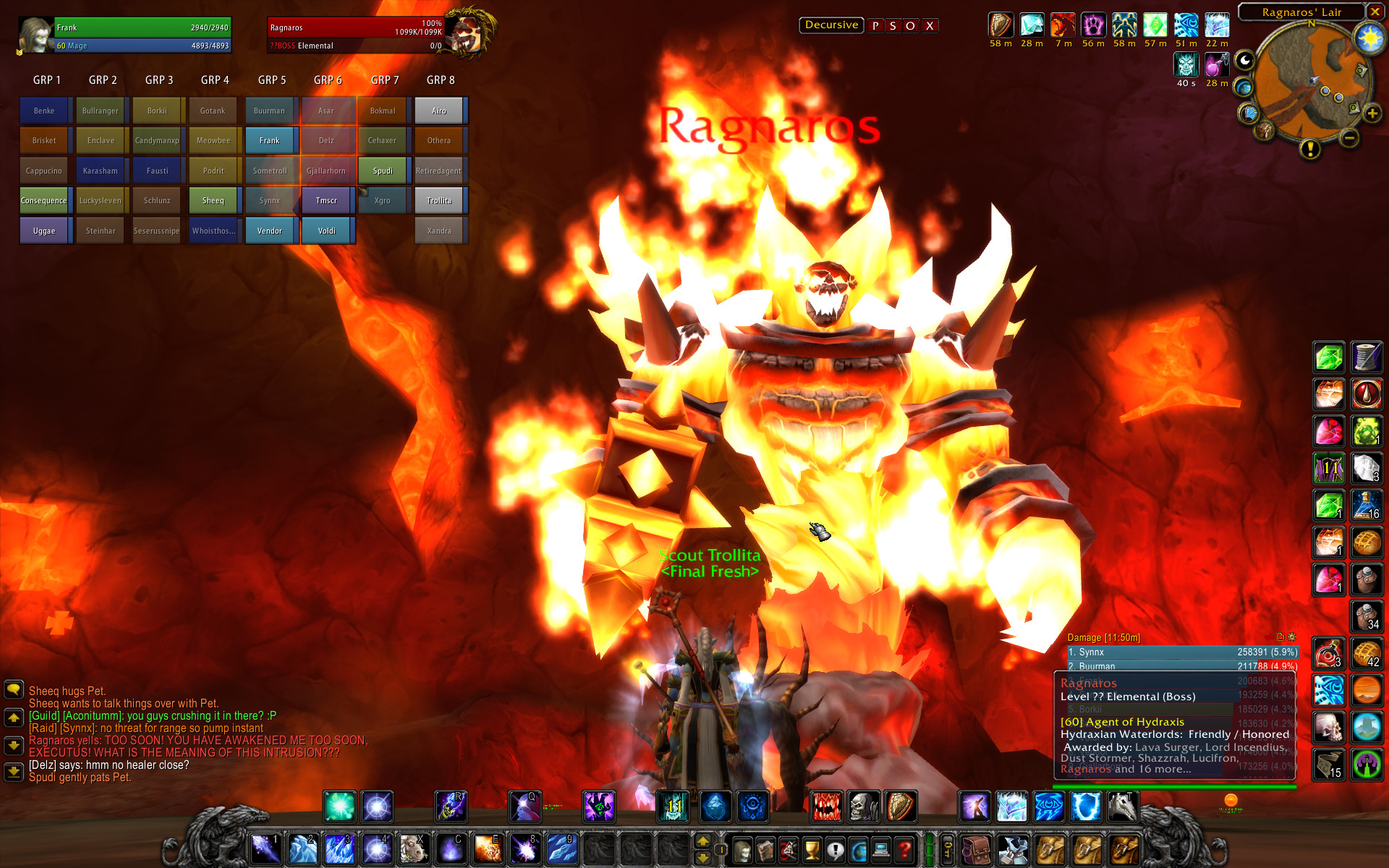Screen dimensions: 1389x868
Task: Open the character info micro button
Action: pos(742,850)
